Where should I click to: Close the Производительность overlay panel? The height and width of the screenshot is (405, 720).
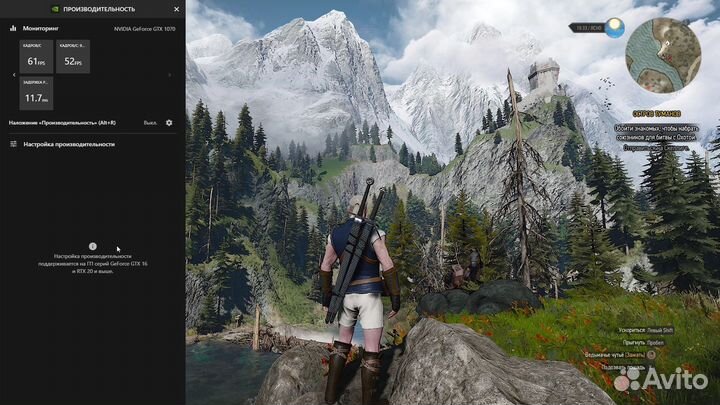(x=176, y=8)
